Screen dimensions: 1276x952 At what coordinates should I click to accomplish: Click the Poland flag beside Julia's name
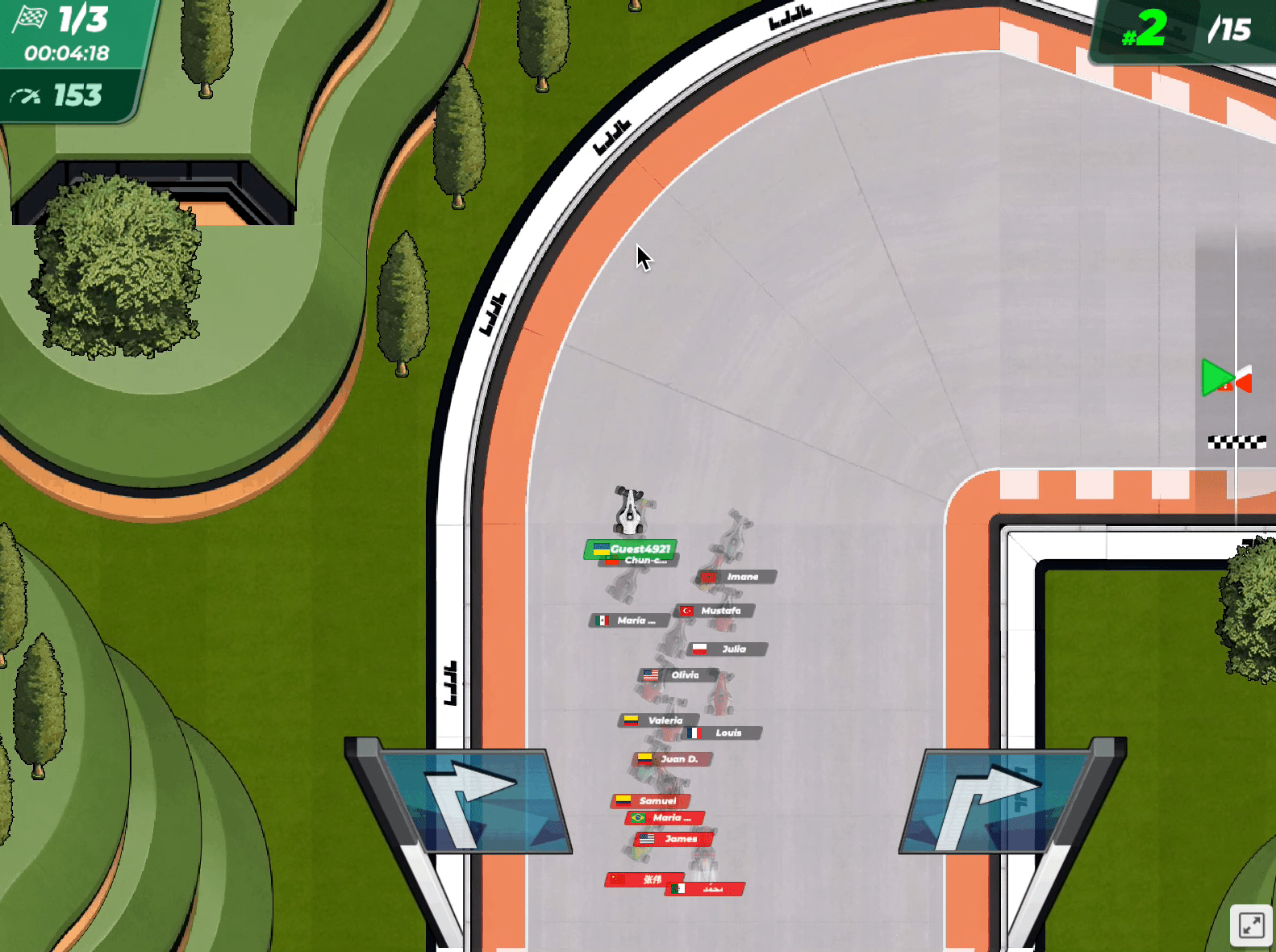pos(701,649)
